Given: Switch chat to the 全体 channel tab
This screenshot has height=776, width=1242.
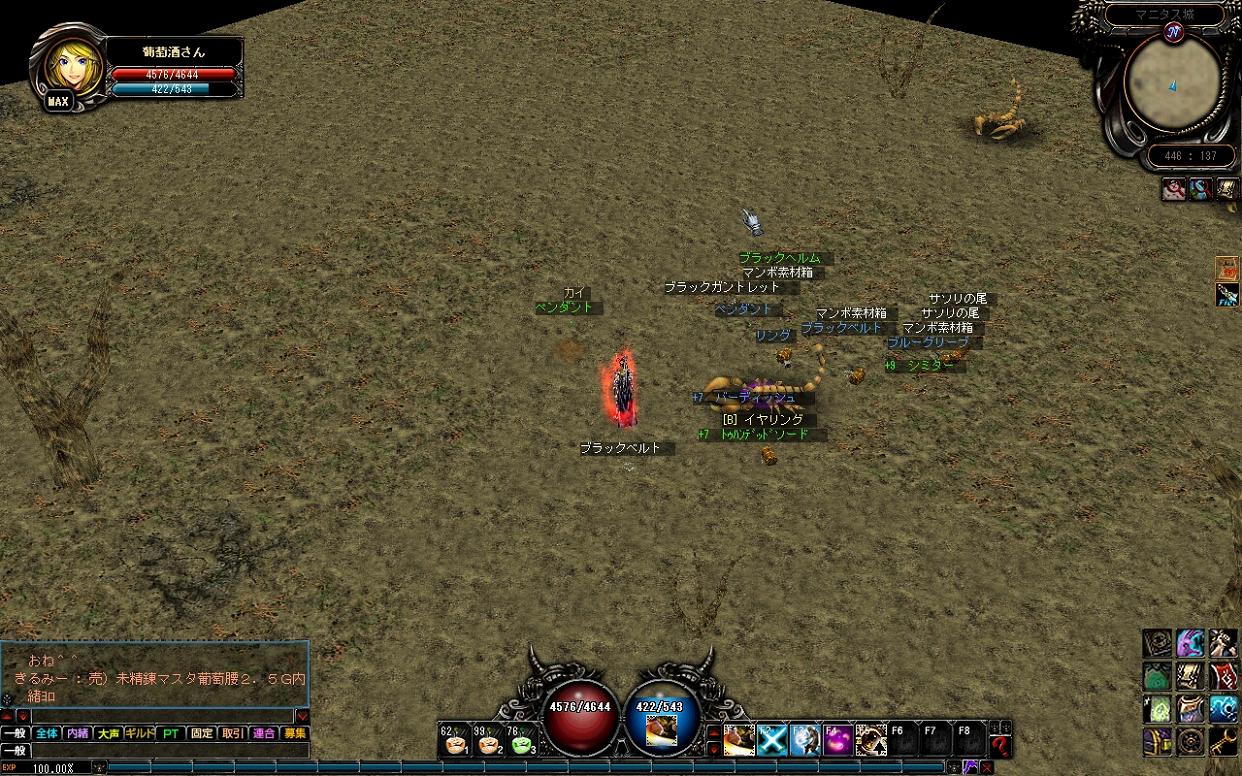Looking at the screenshot, I should pos(47,733).
